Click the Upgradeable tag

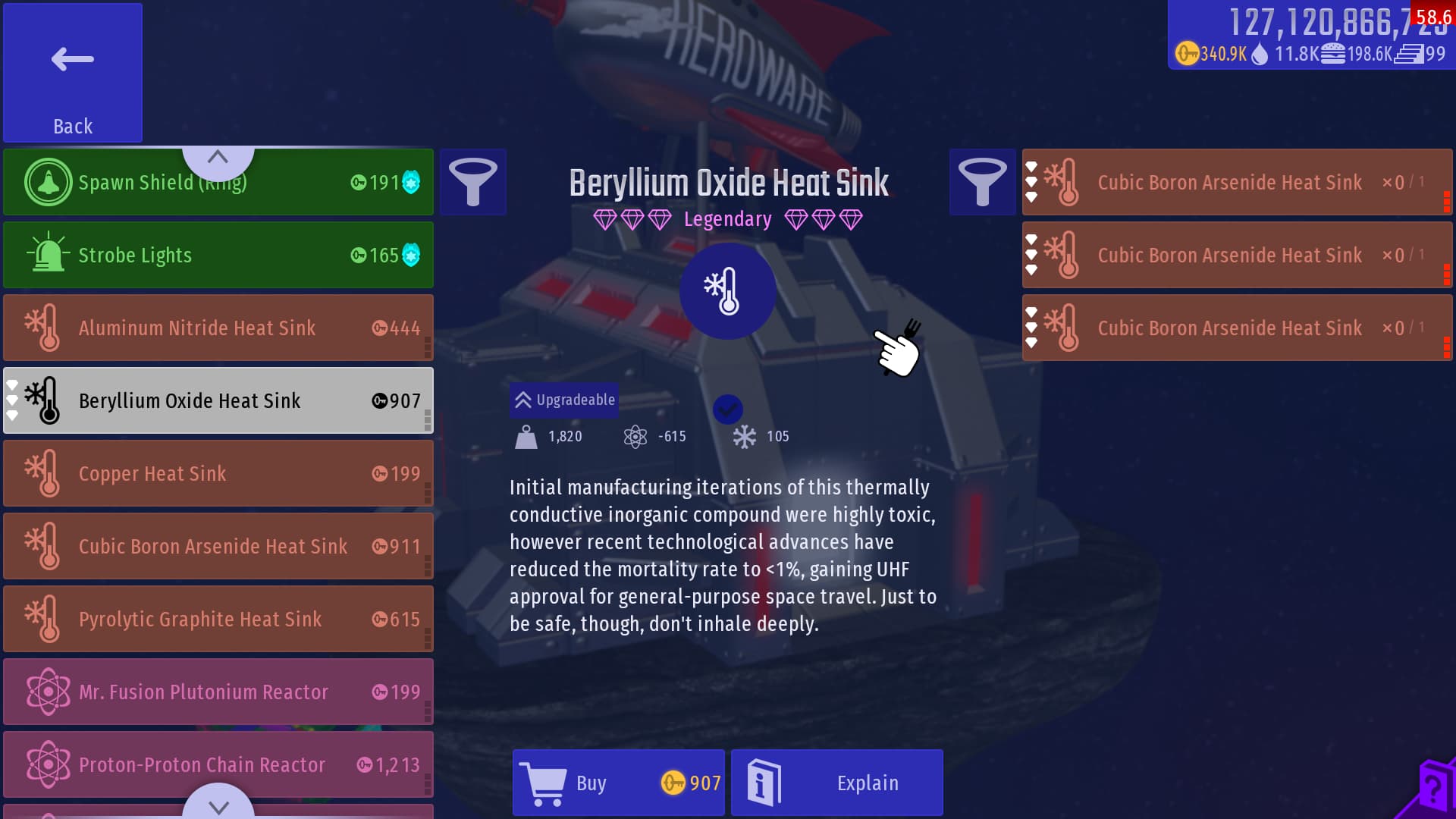(564, 400)
